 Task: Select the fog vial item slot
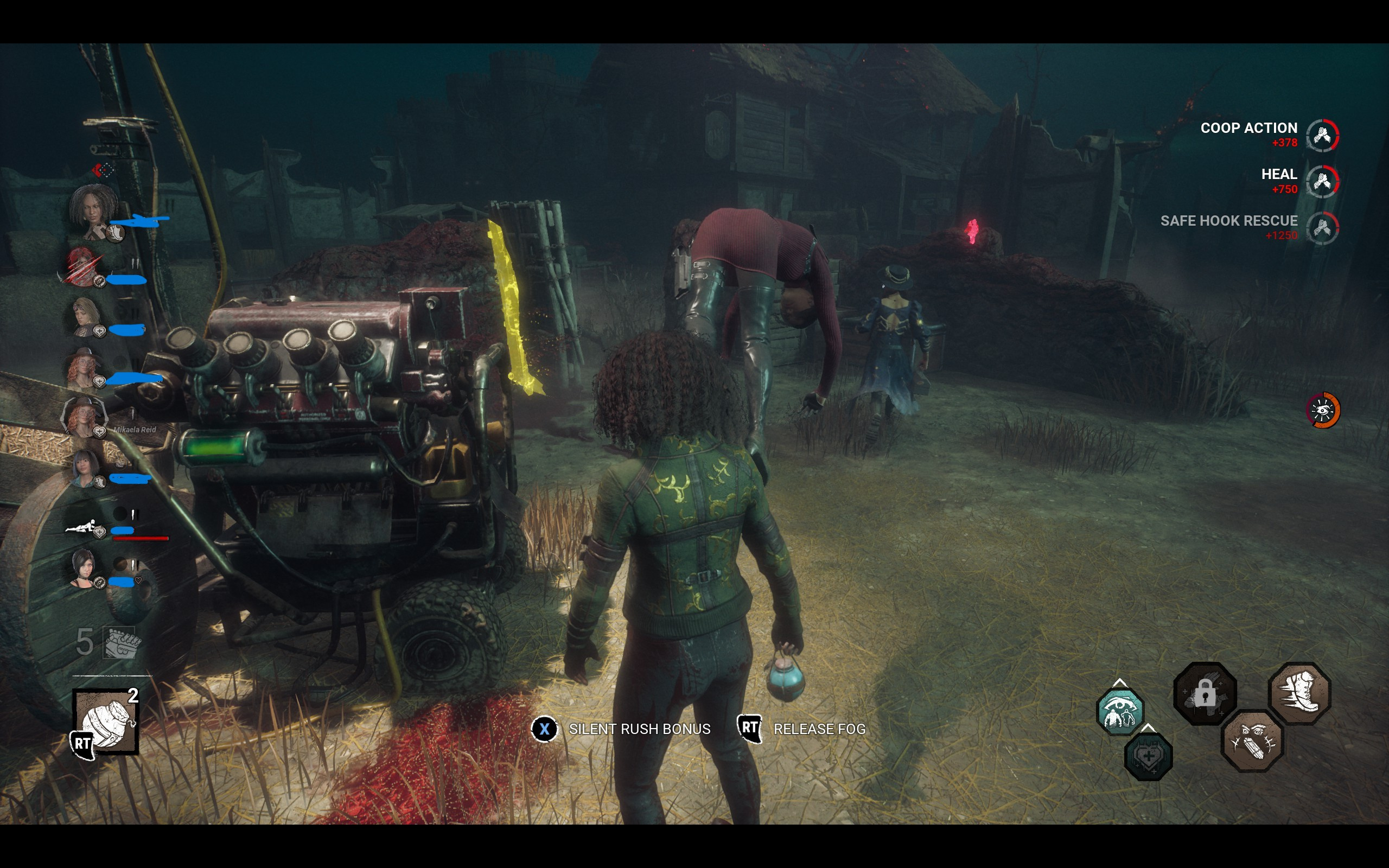(106, 721)
